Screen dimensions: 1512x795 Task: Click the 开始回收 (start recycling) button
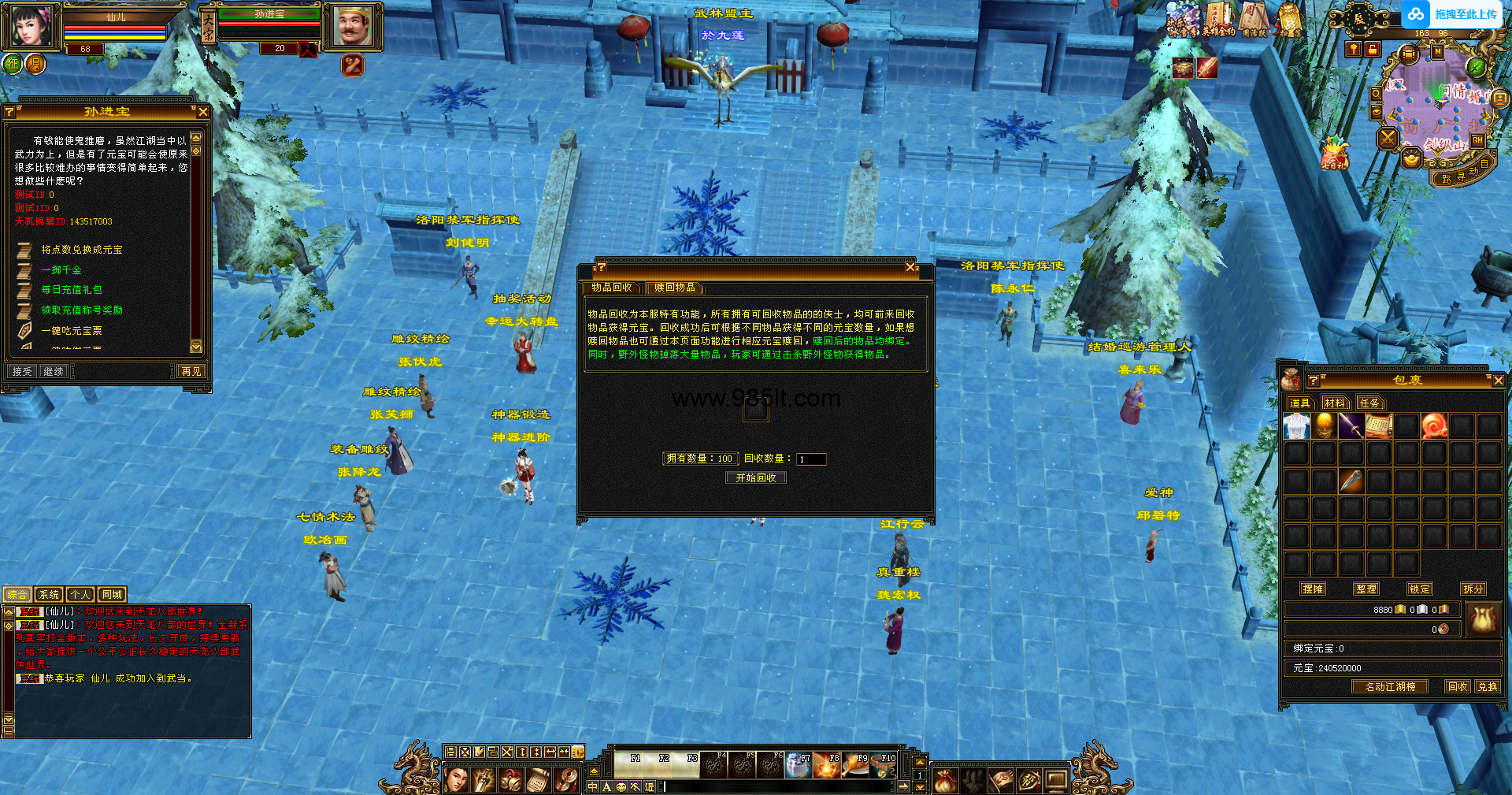coord(755,478)
